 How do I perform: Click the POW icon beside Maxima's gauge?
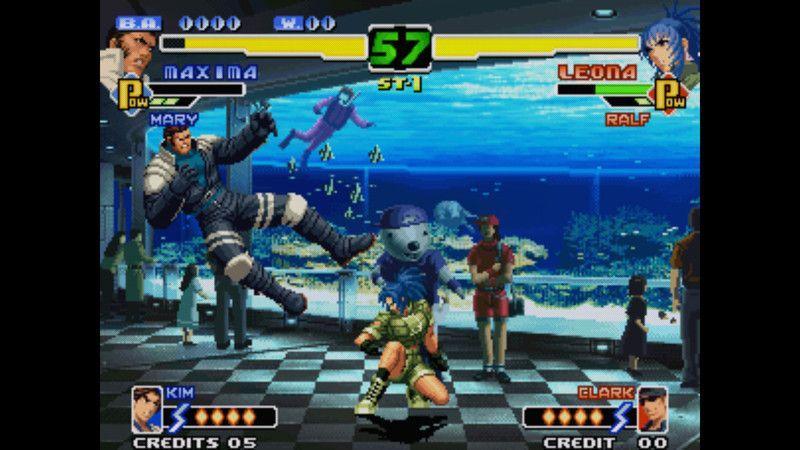[132, 95]
